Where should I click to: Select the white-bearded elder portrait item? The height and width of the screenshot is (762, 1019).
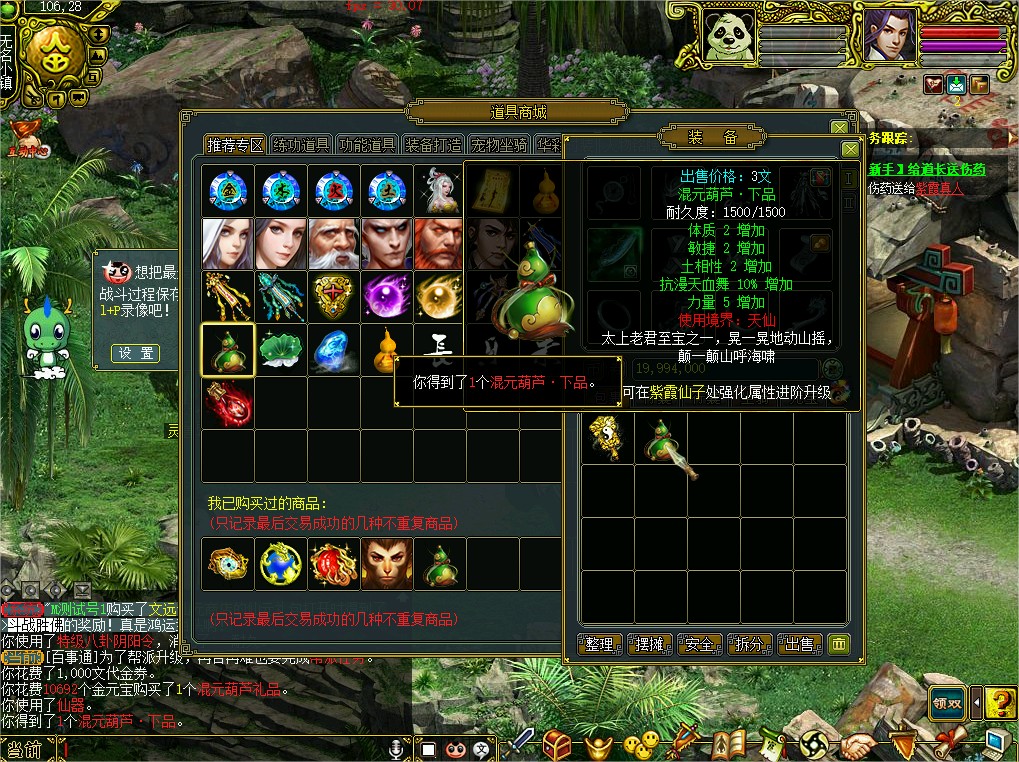click(x=334, y=244)
